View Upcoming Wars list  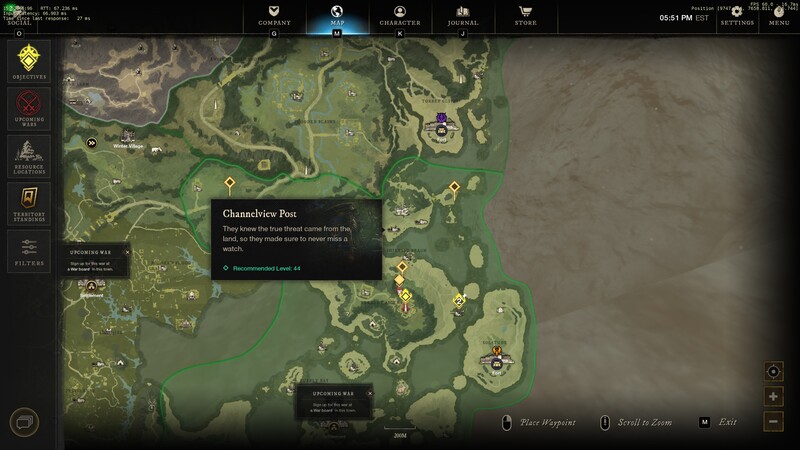[29, 108]
